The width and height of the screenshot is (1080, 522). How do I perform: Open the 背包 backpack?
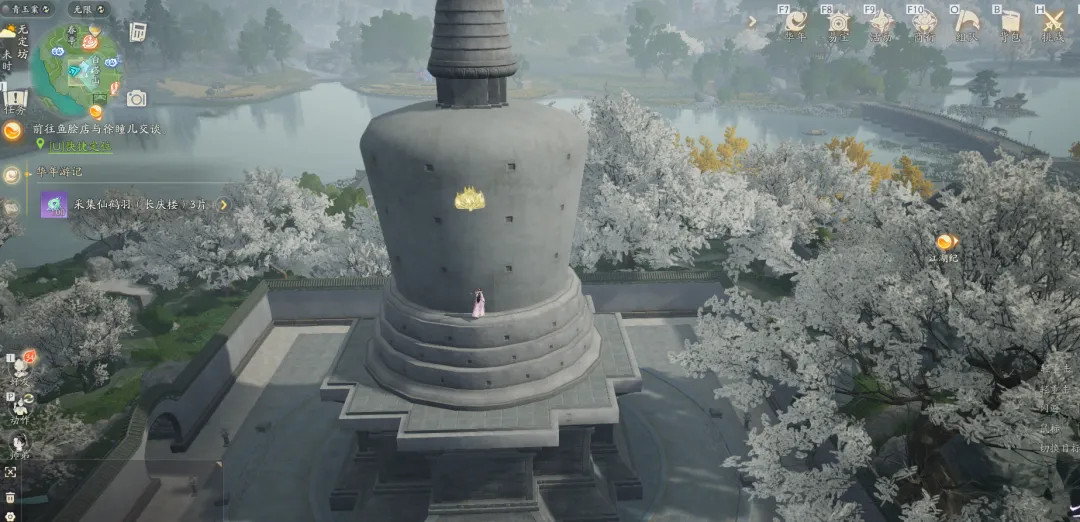pos(1010,22)
